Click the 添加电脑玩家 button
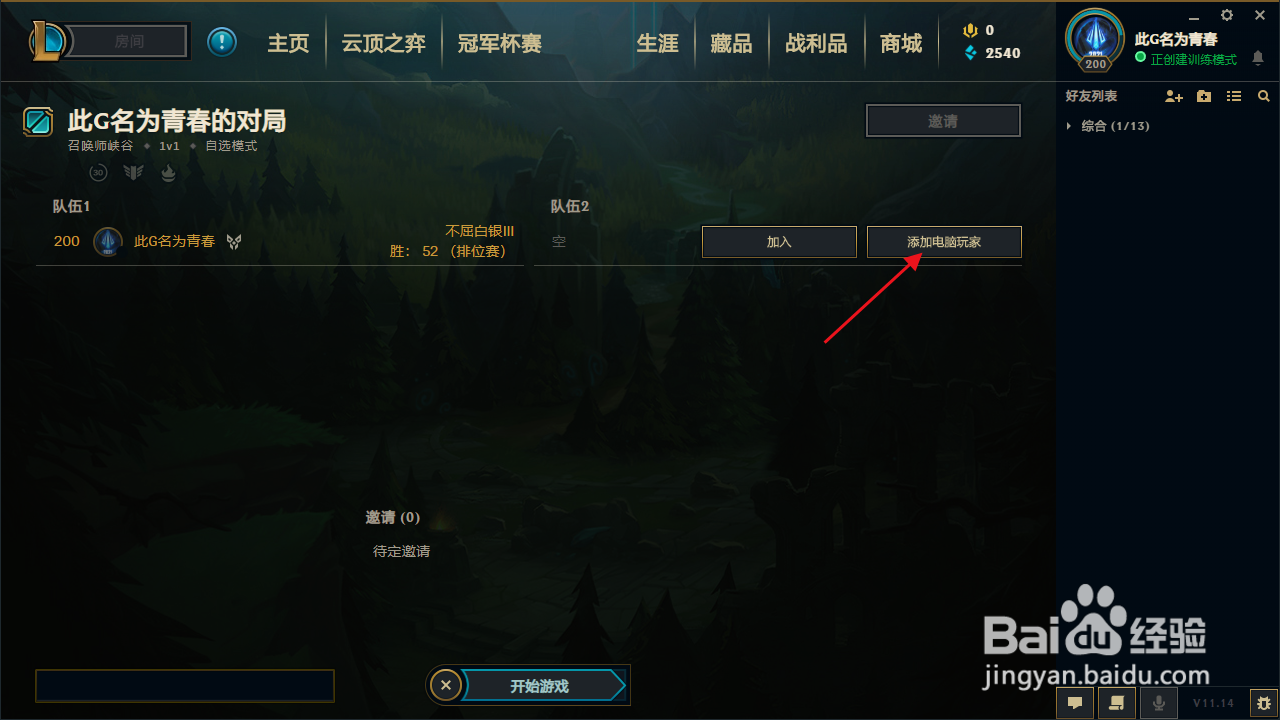The width and height of the screenshot is (1280, 720). pyautogui.click(x=943, y=241)
